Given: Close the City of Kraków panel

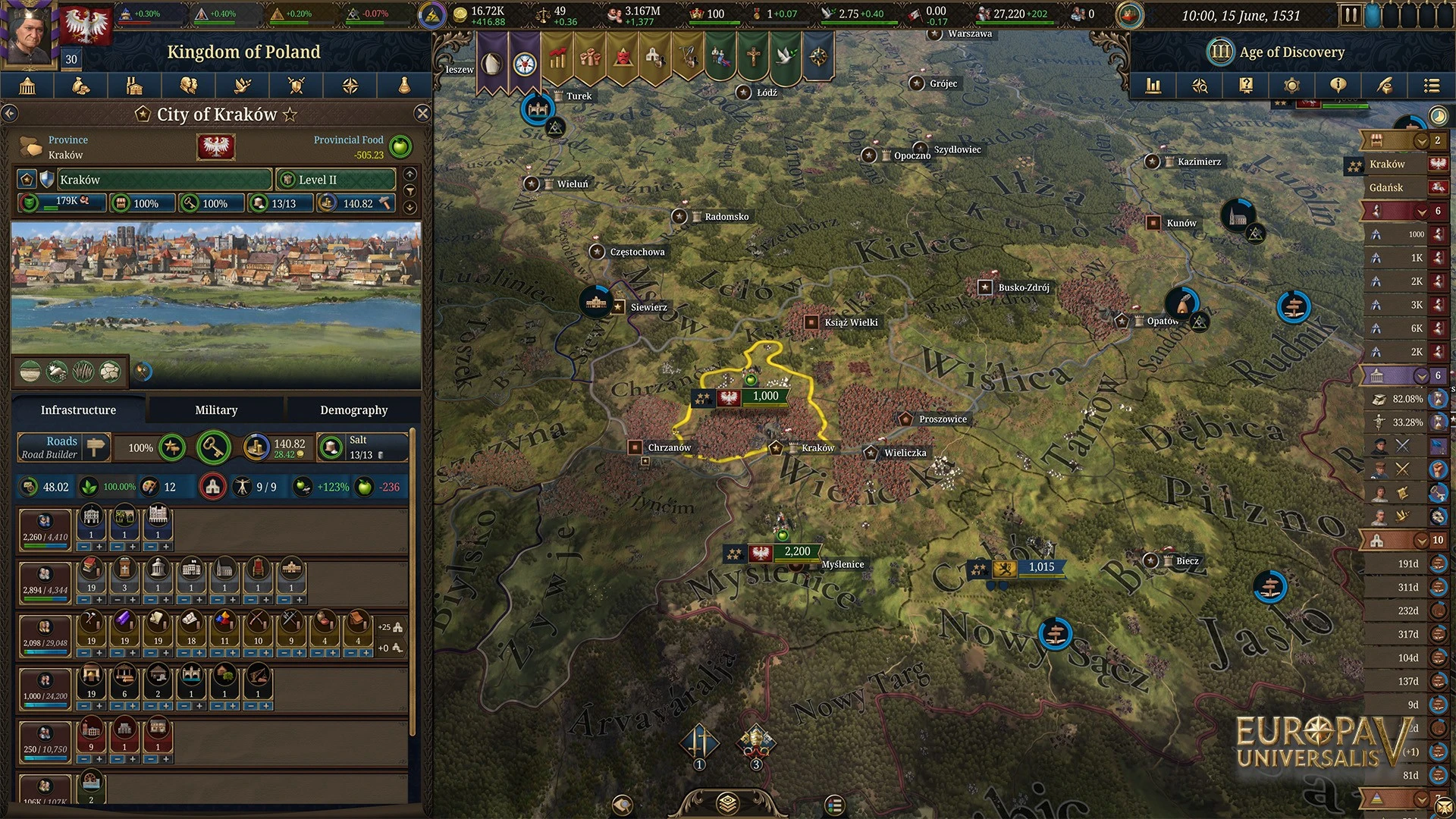Looking at the screenshot, I should 422,114.
